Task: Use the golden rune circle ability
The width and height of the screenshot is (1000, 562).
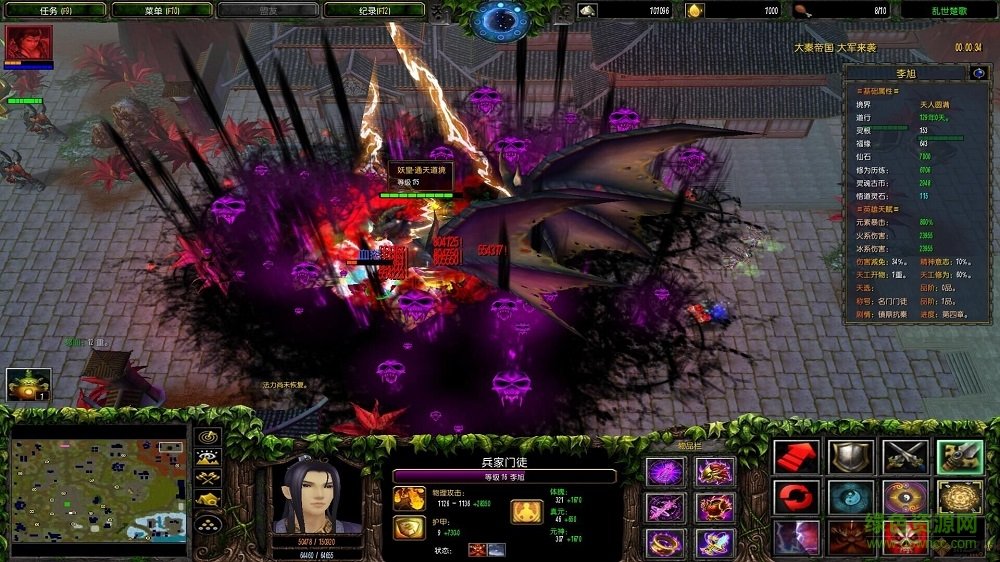Action: pos(959,497)
